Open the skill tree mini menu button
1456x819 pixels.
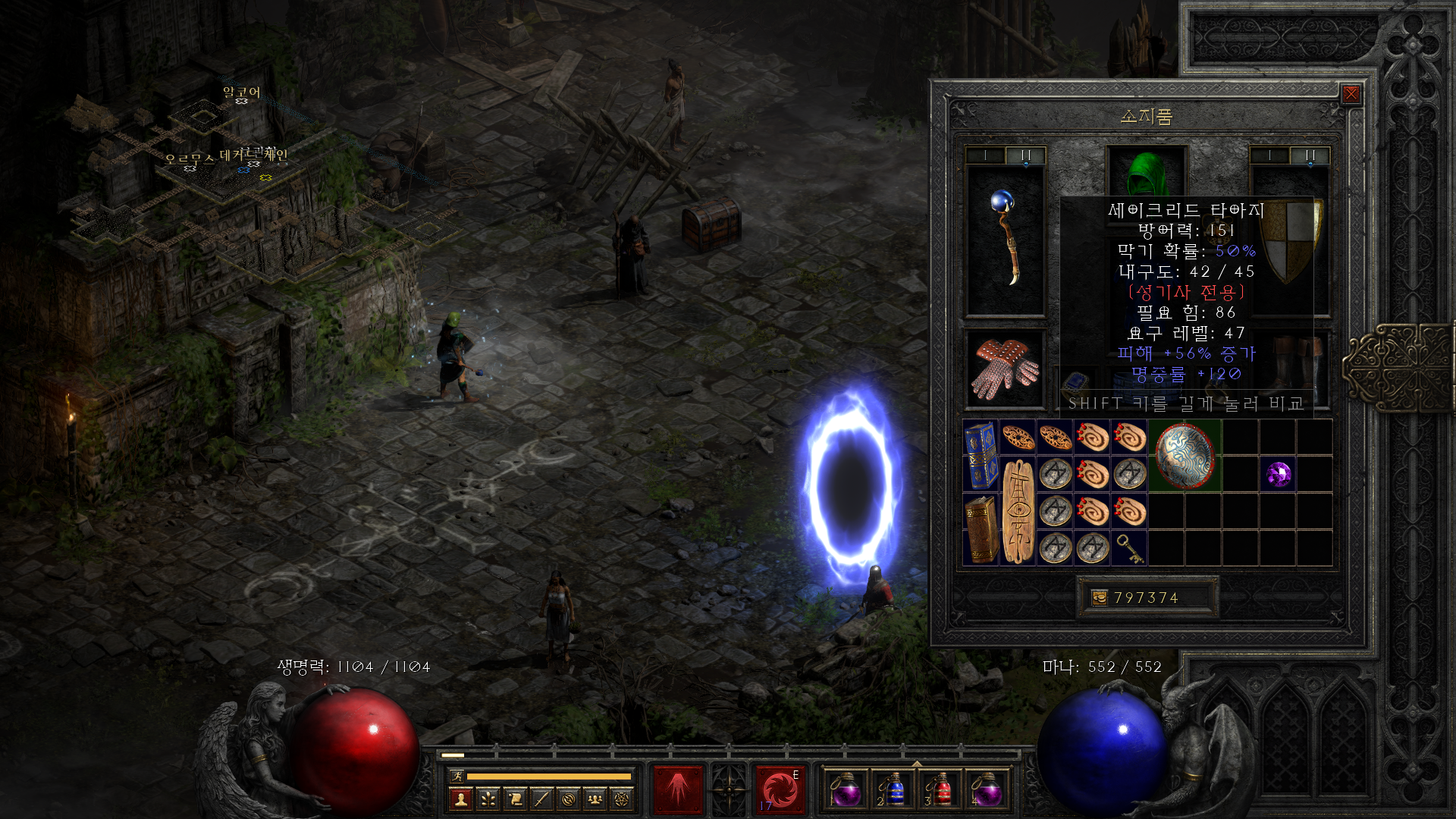tap(488, 799)
